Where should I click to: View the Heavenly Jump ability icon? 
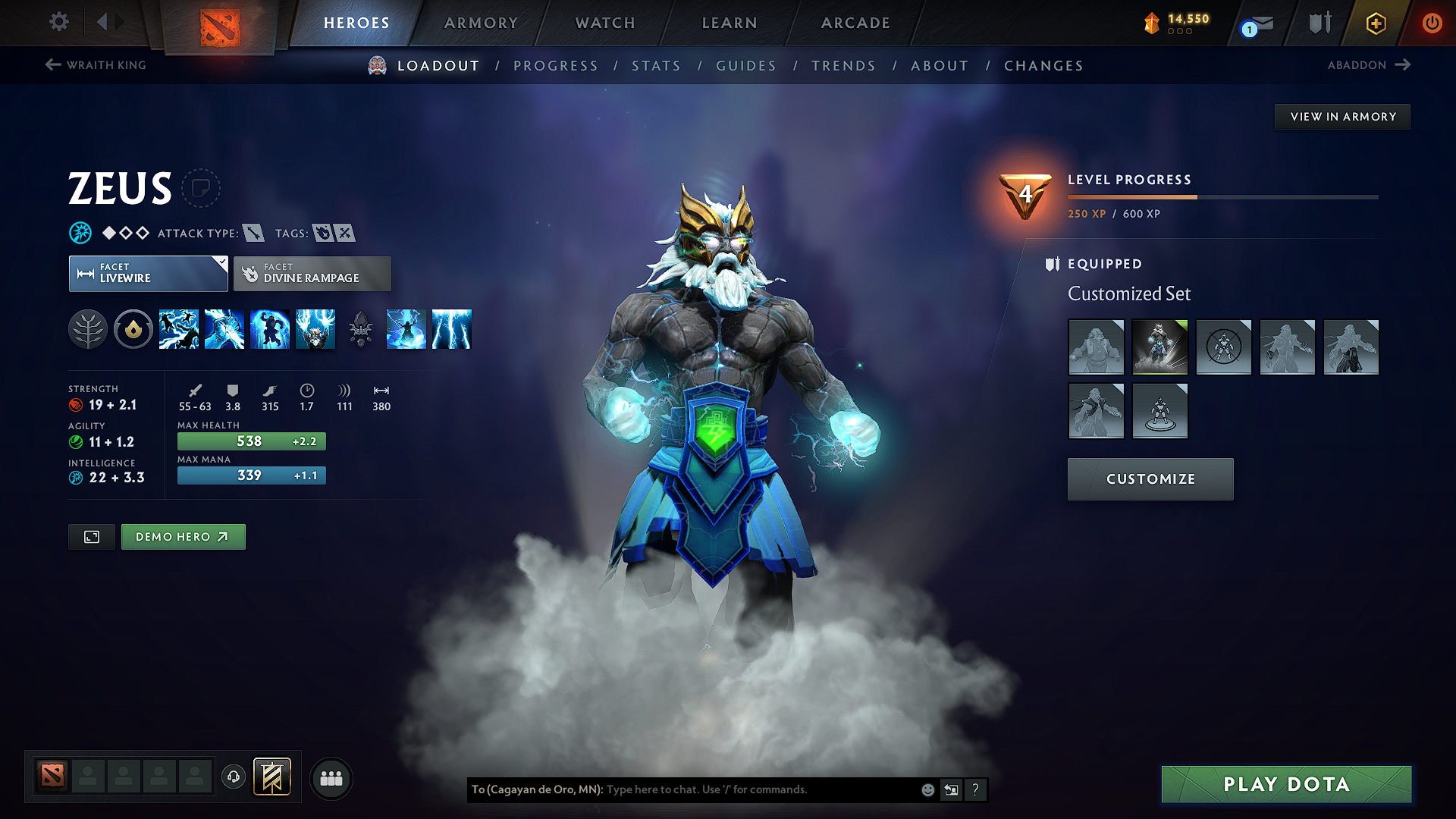[x=270, y=329]
